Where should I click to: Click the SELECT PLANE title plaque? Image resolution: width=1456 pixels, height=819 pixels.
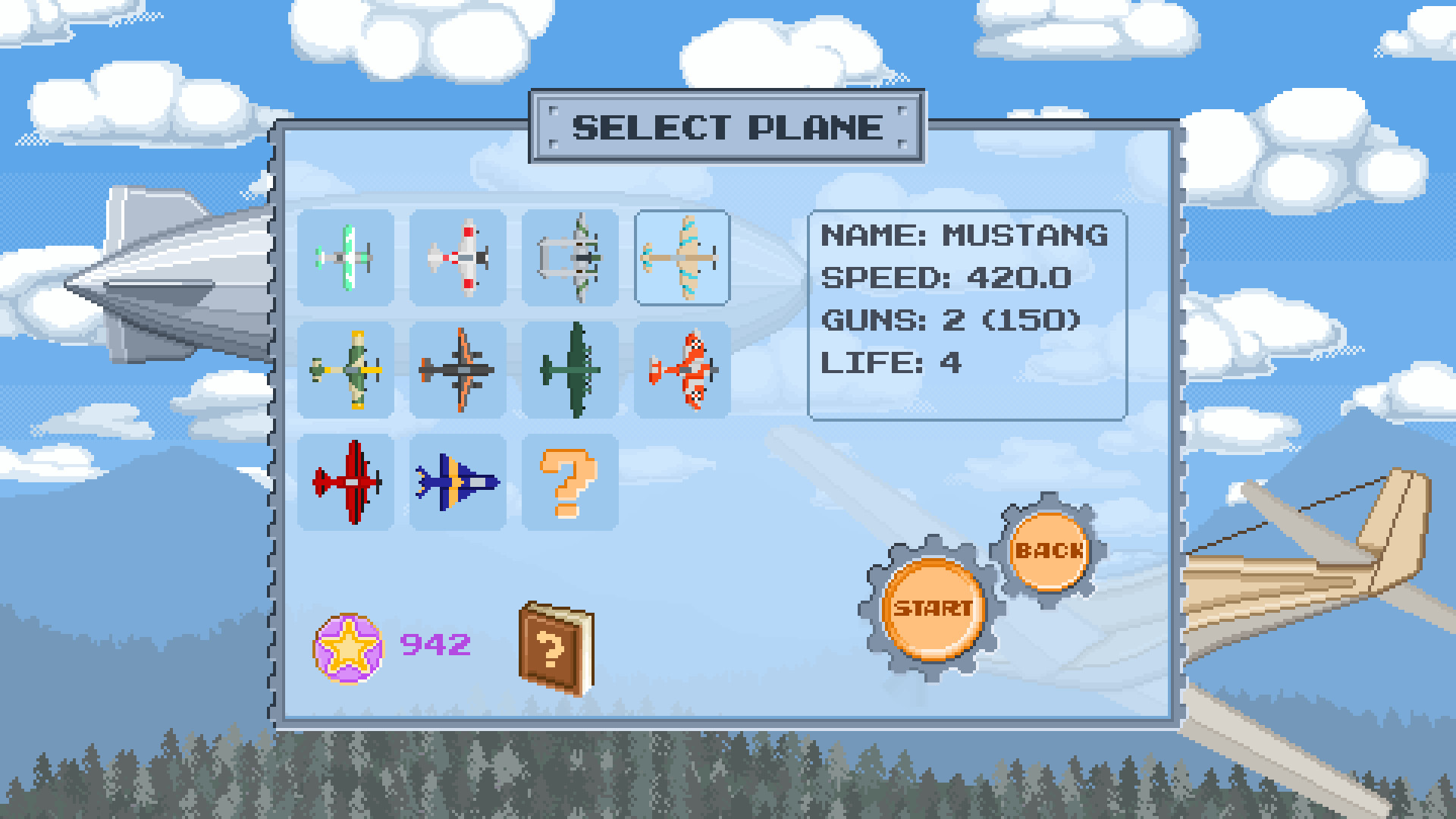point(726,127)
